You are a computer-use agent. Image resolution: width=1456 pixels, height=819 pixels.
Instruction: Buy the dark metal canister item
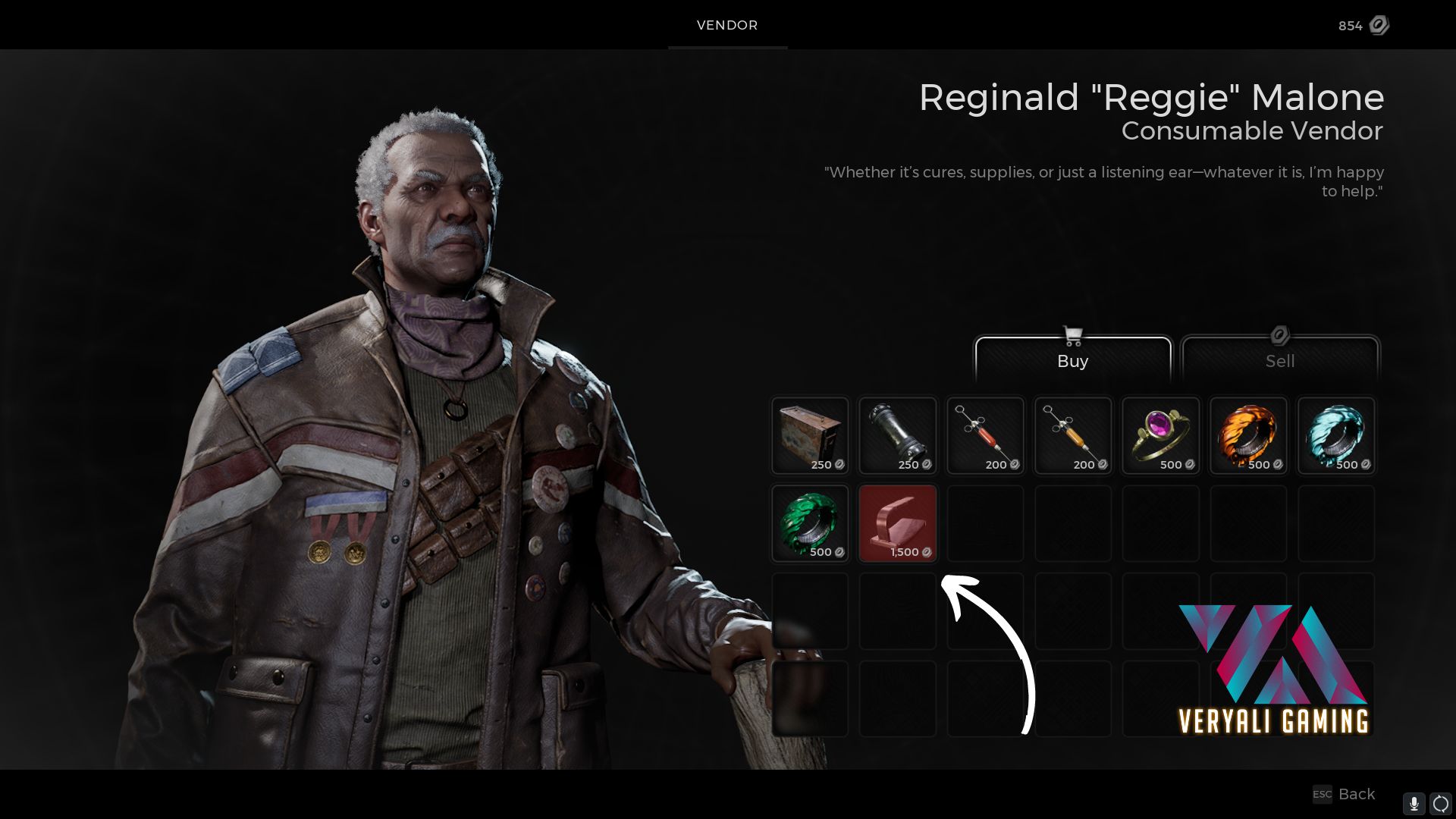pos(897,436)
